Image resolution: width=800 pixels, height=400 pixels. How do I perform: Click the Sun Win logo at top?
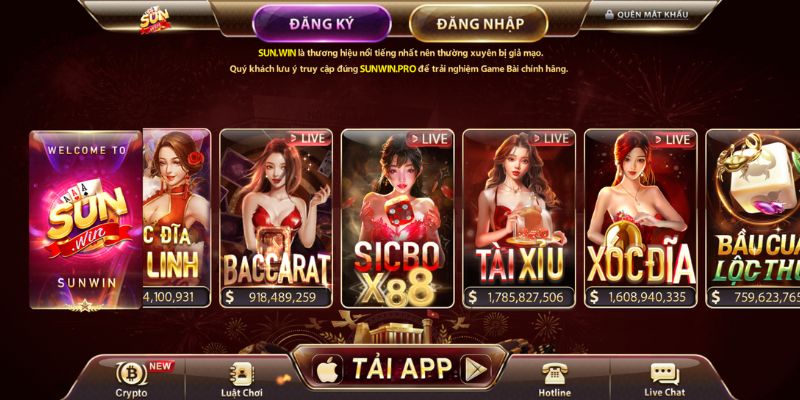[156, 17]
